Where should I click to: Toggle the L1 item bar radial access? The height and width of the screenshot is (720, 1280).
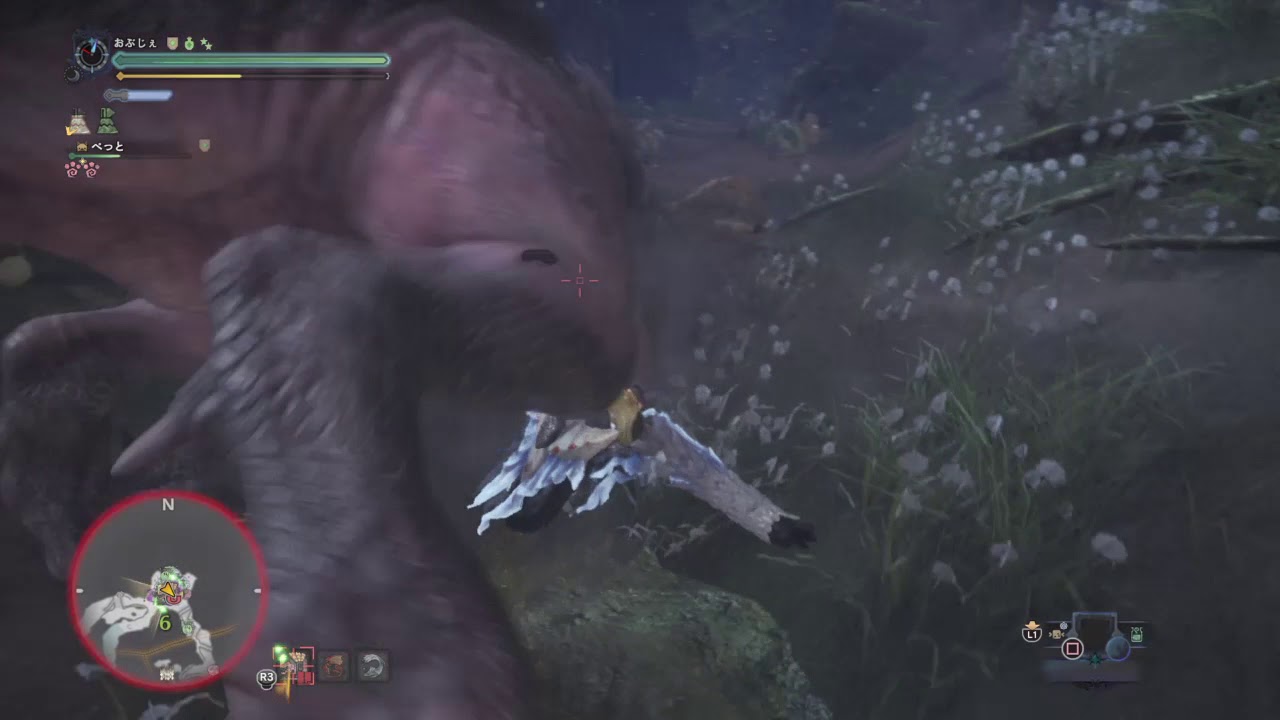pyautogui.click(x=1032, y=633)
